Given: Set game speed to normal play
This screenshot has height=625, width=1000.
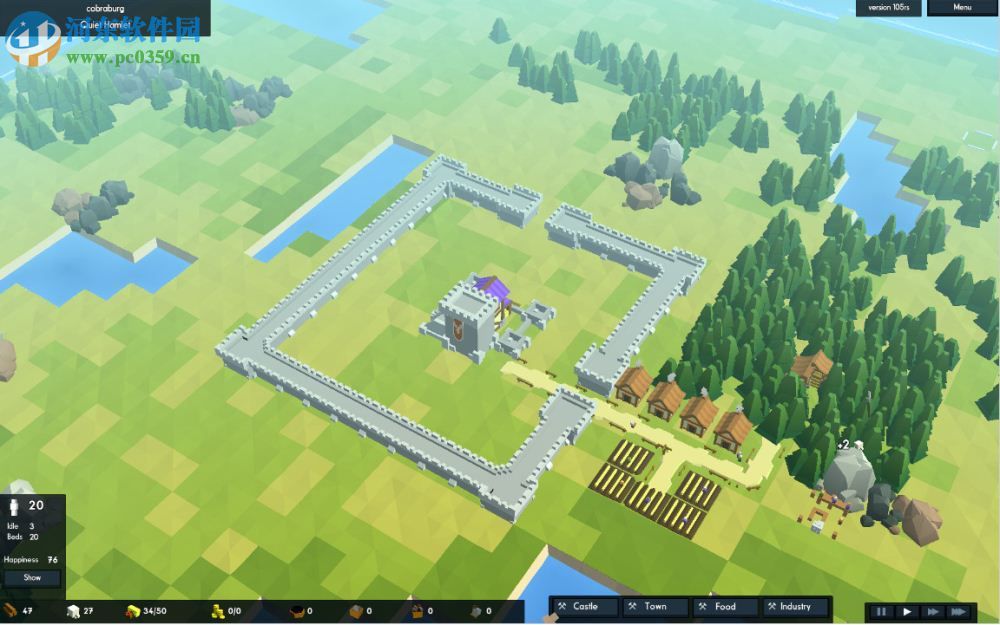Looking at the screenshot, I should tap(907, 611).
